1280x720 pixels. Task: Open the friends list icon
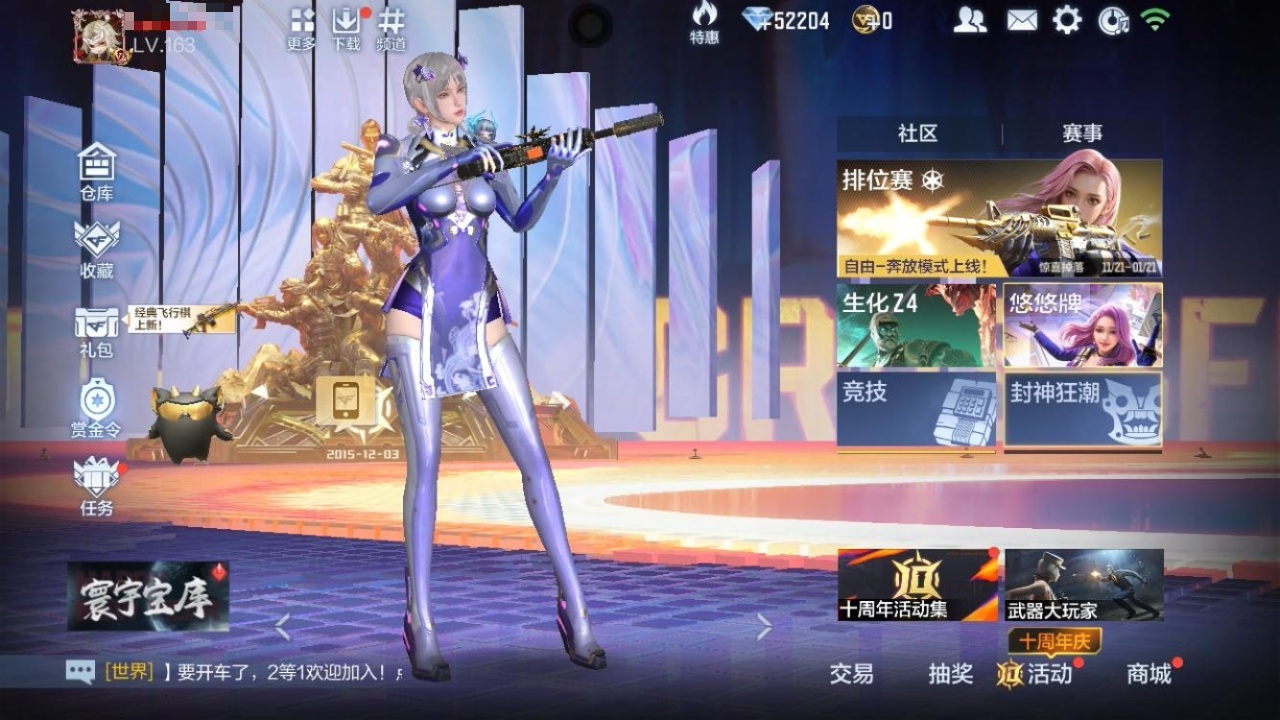tap(969, 20)
